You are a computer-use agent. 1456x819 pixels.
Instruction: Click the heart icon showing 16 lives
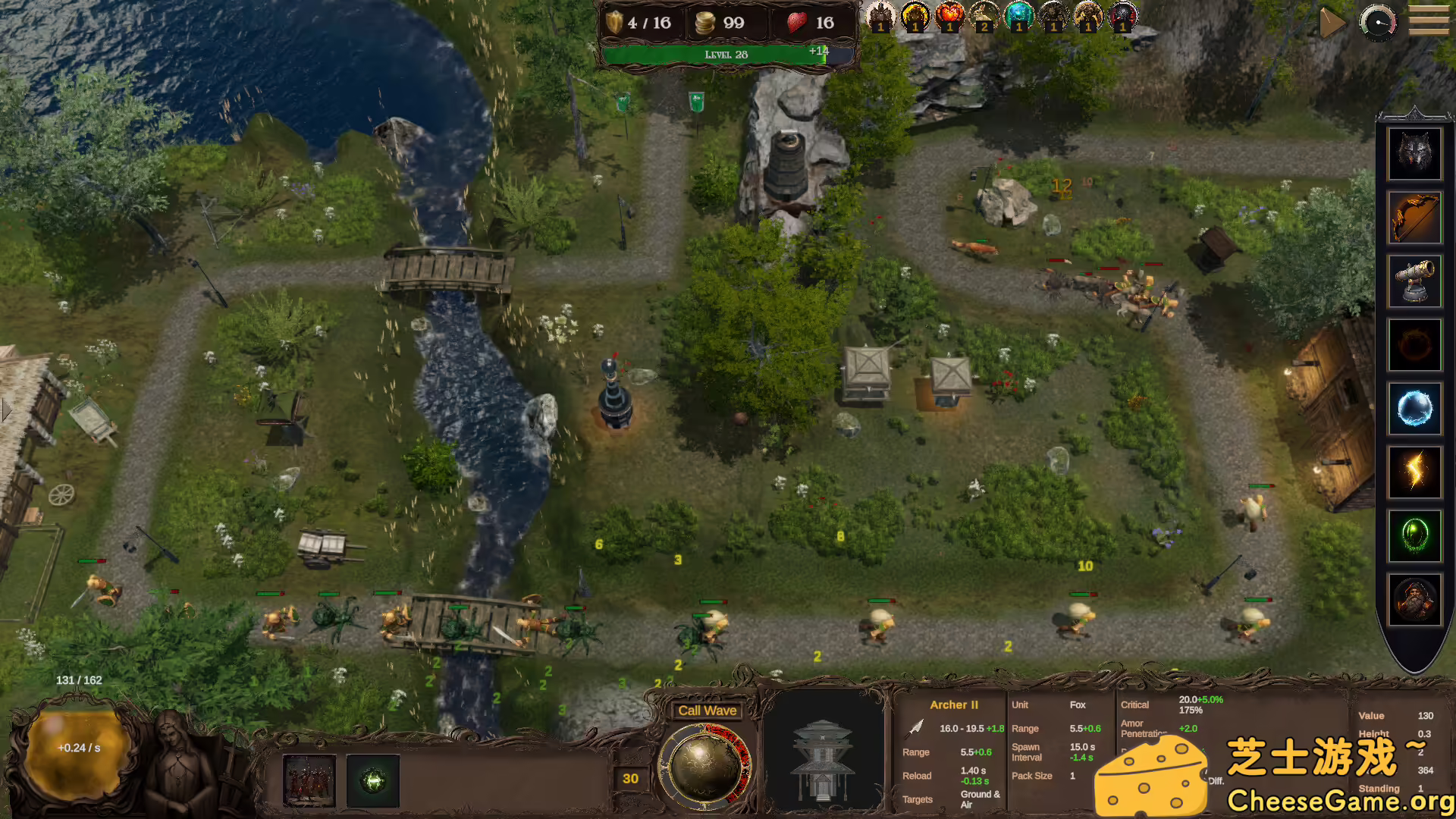804,23
